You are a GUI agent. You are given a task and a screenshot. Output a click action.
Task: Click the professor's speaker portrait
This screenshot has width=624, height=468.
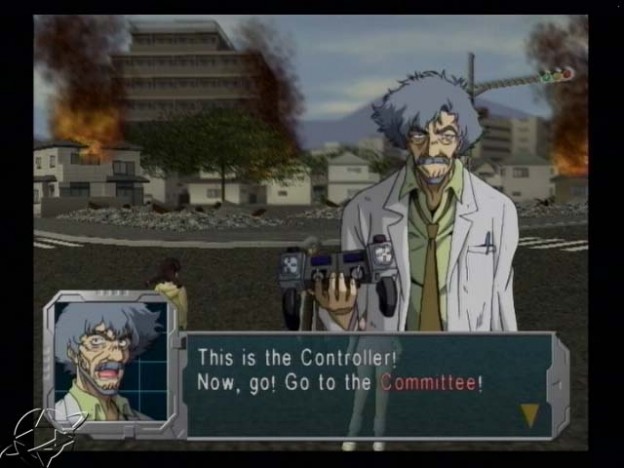[108, 362]
